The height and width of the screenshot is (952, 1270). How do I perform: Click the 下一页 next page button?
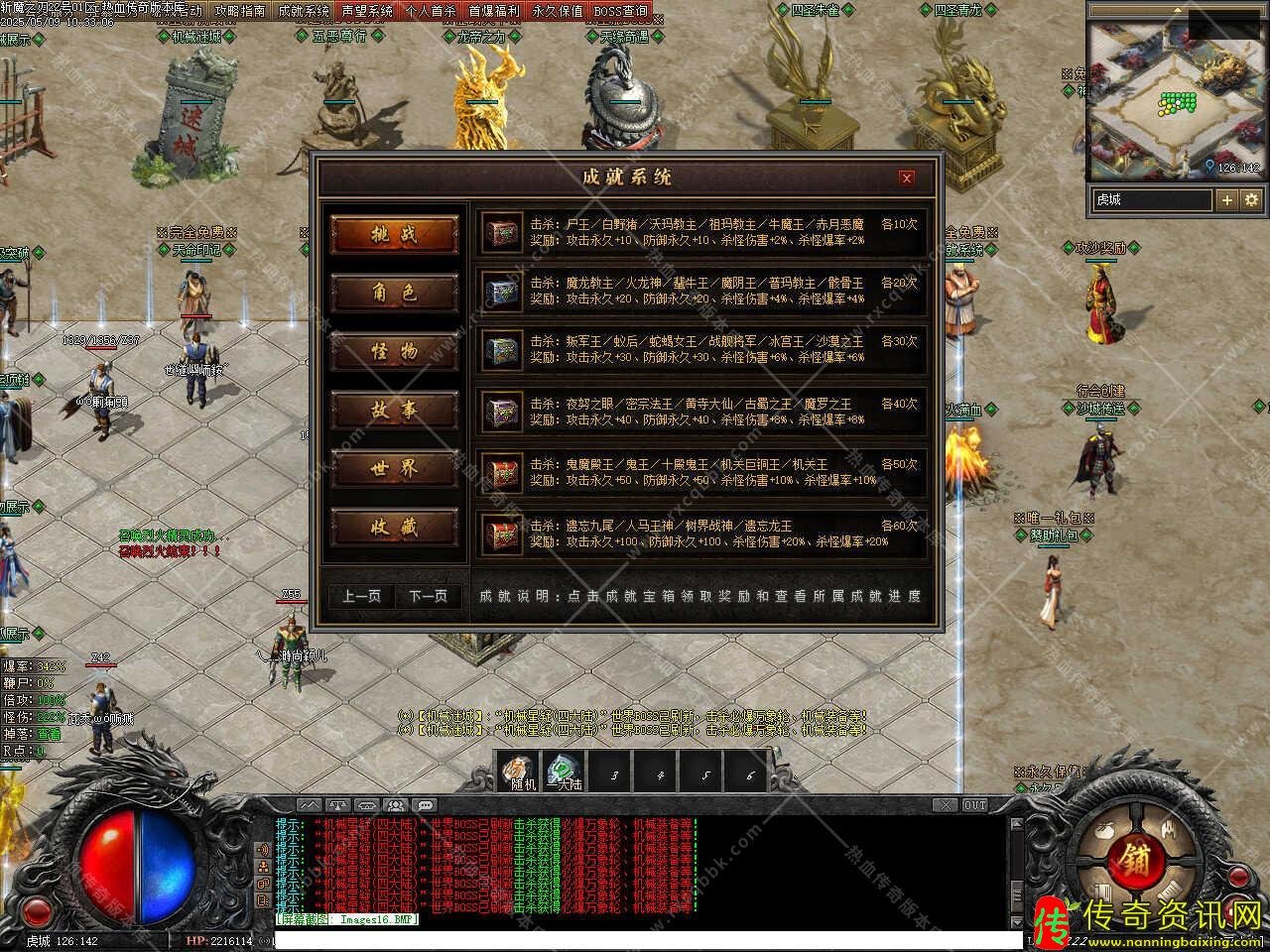pos(428,596)
